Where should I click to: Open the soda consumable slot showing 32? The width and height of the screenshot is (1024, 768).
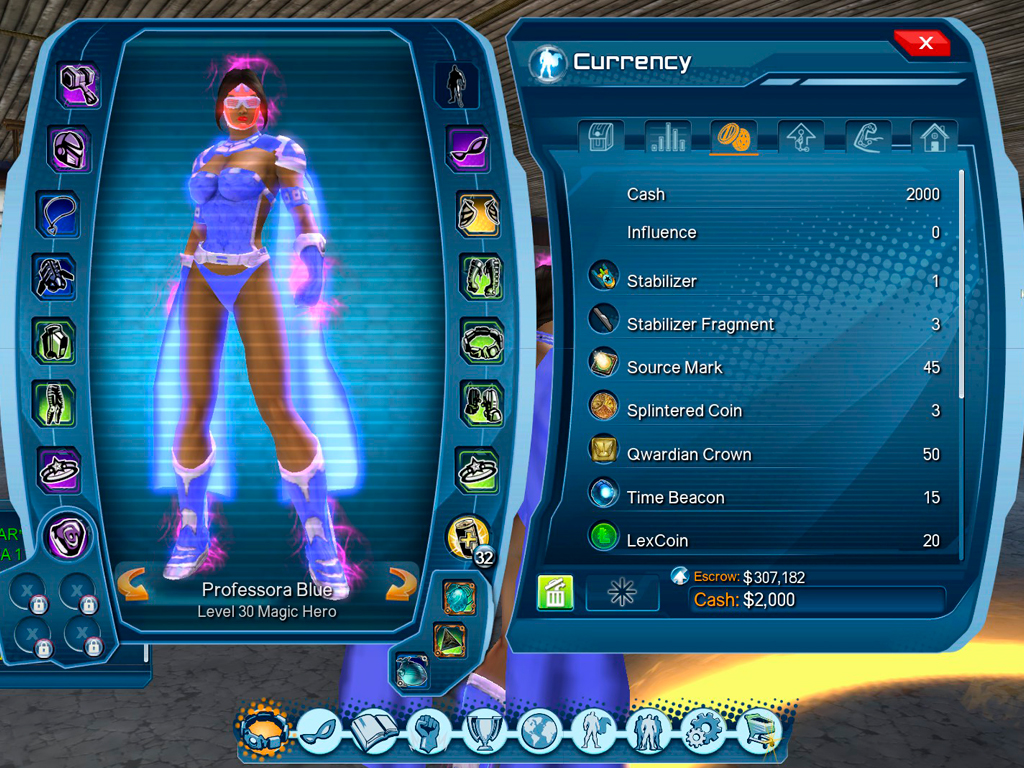tap(467, 536)
